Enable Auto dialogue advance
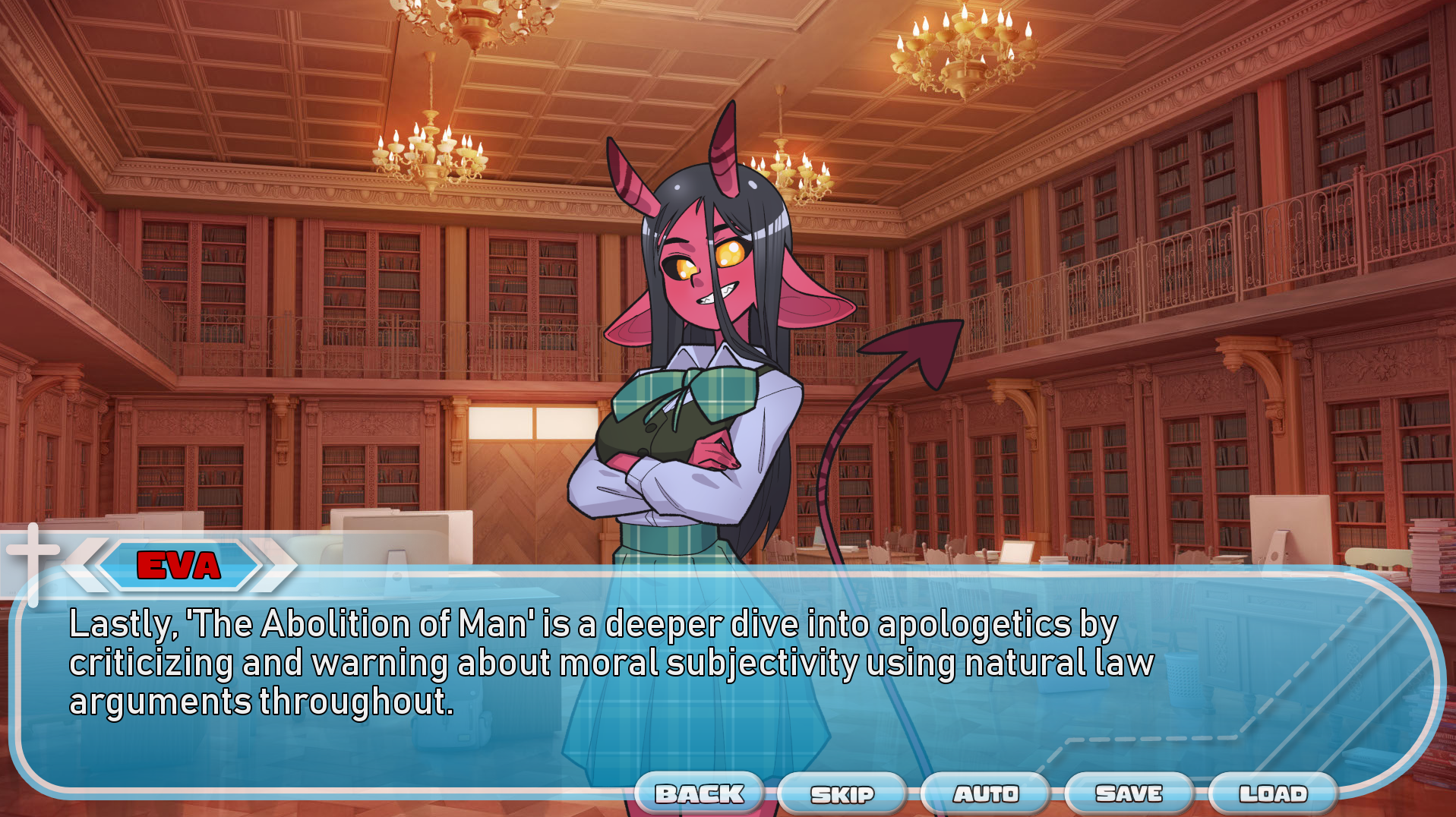The image size is (1456, 817). [x=986, y=793]
